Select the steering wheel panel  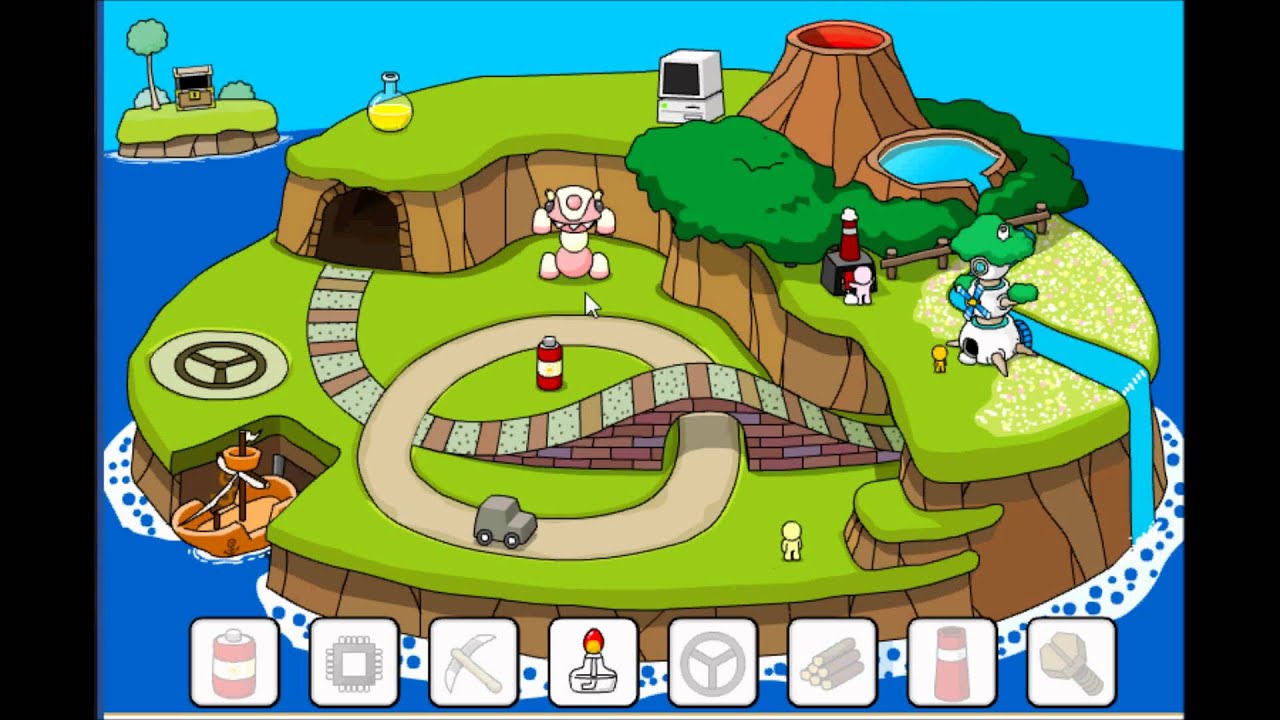pyautogui.click(x=713, y=662)
